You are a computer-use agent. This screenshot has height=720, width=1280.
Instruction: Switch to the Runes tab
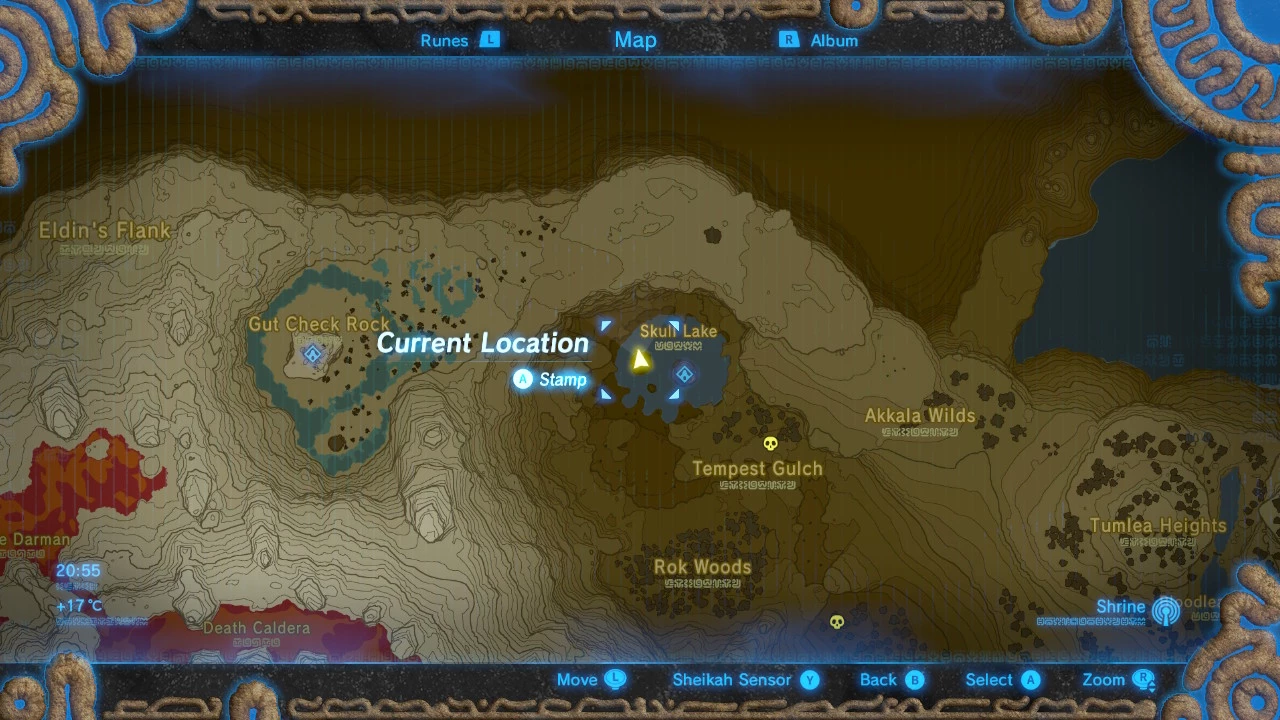[x=458, y=41]
